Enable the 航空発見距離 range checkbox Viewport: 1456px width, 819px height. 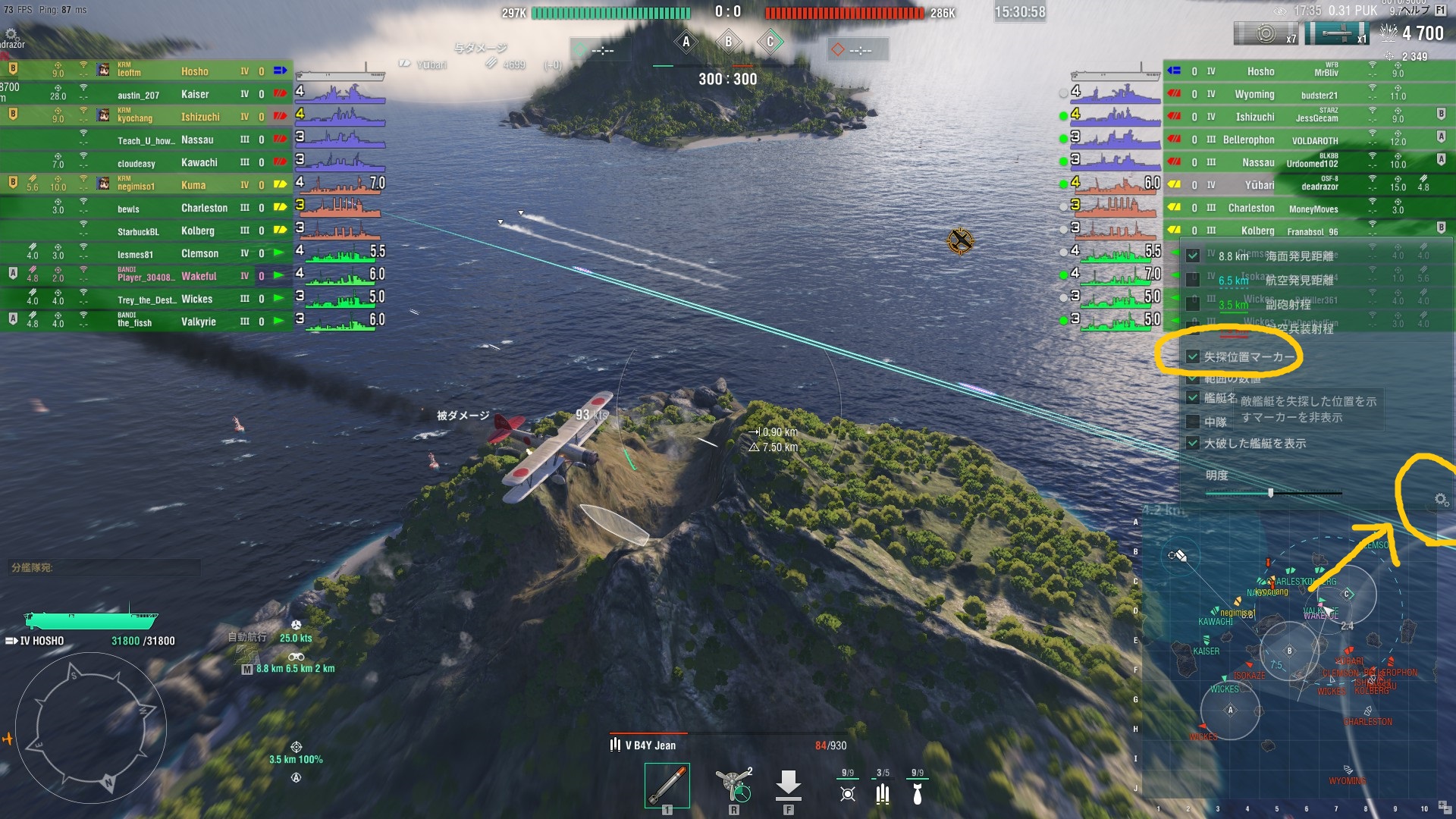coord(1193,280)
